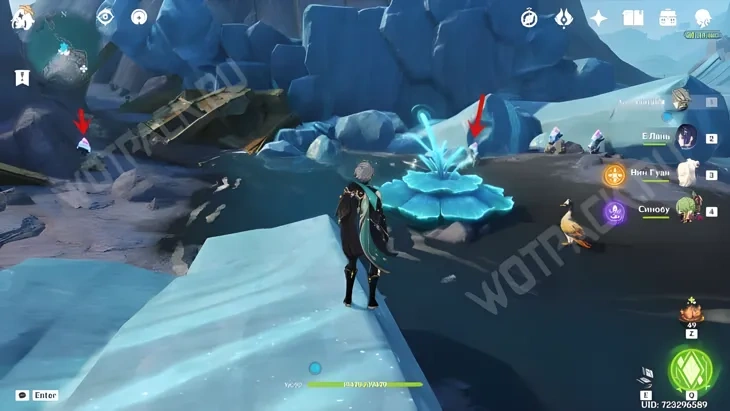This screenshot has width=730, height=411.
Task: Switch to party member Синобу
Action: pyautogui.click(x=687, y=210)
